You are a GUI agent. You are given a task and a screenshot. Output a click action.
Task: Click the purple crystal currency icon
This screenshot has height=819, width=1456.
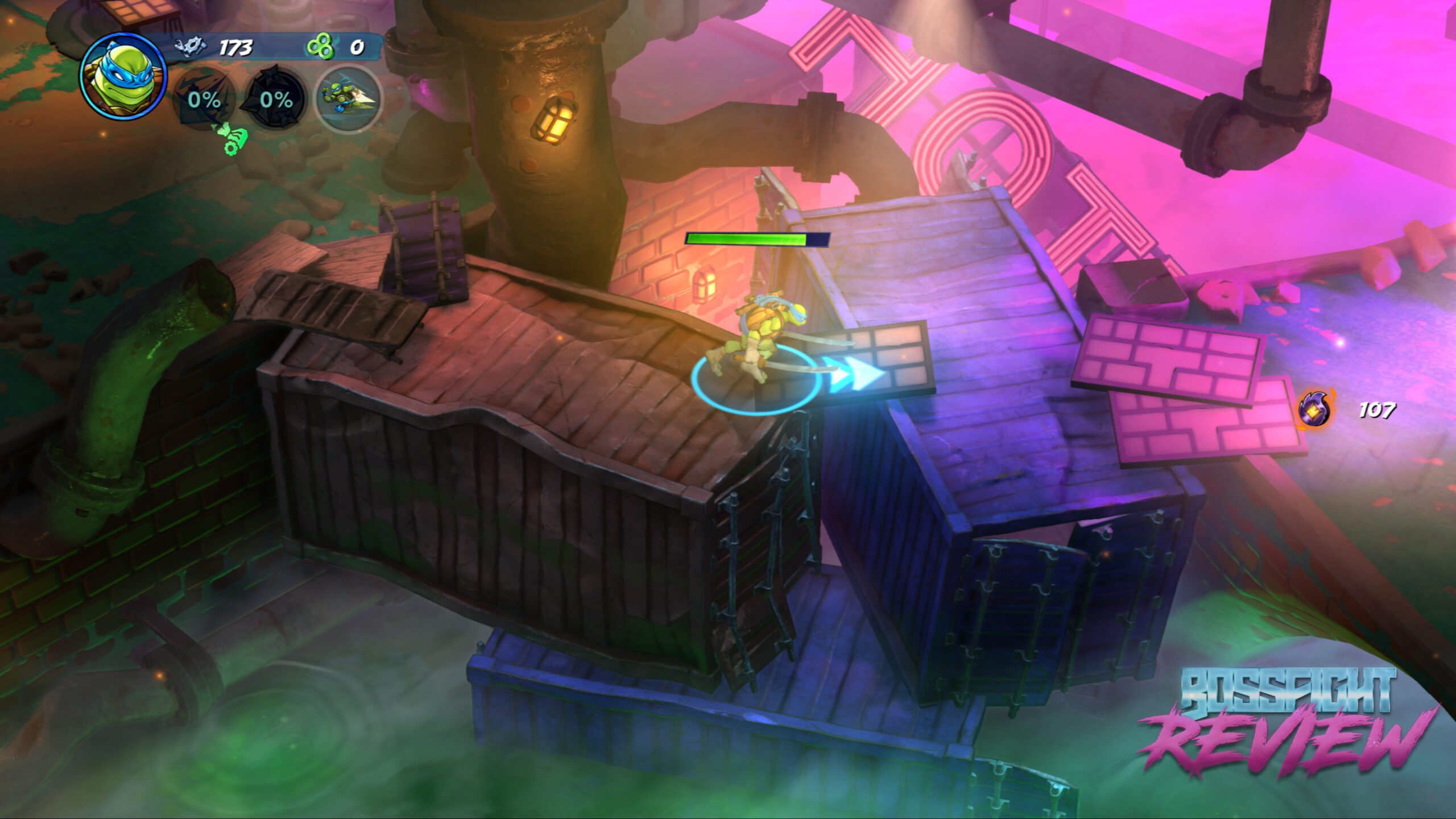click(x=1315, y=409)
